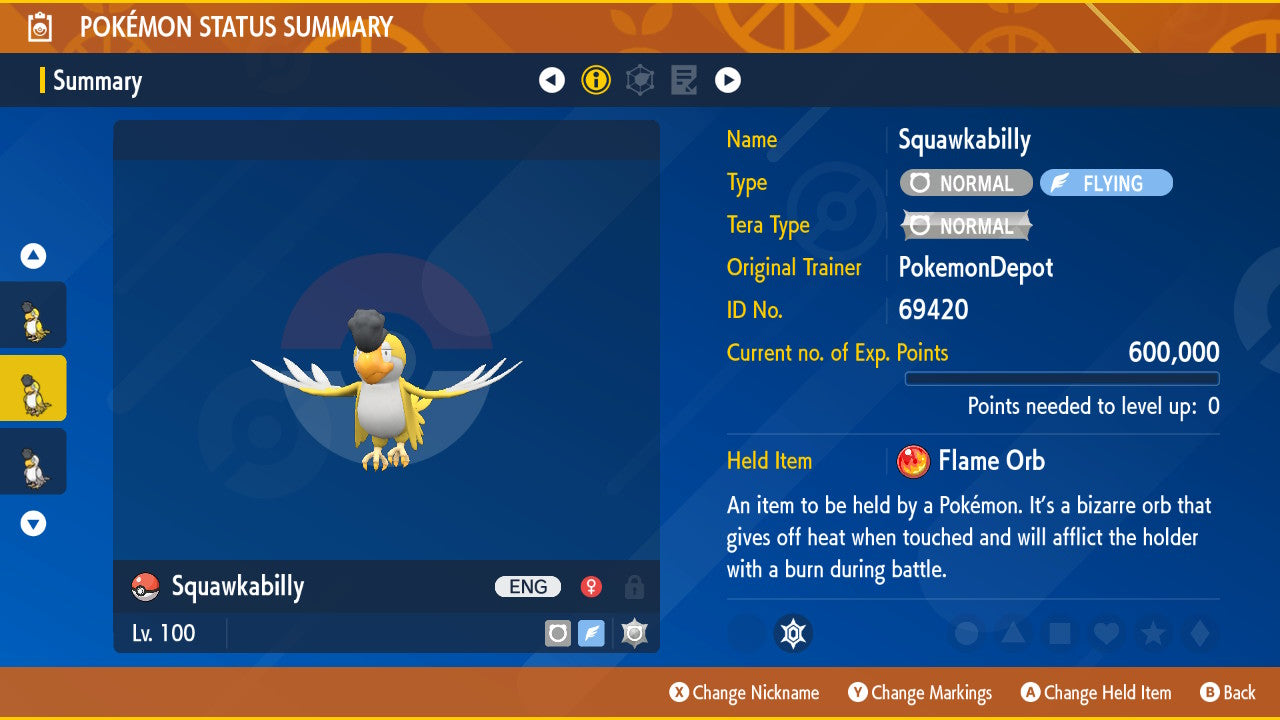This screenshot has height=720, width=1280.
Task: Open the moves and memo tab
Action: (684, 80)
